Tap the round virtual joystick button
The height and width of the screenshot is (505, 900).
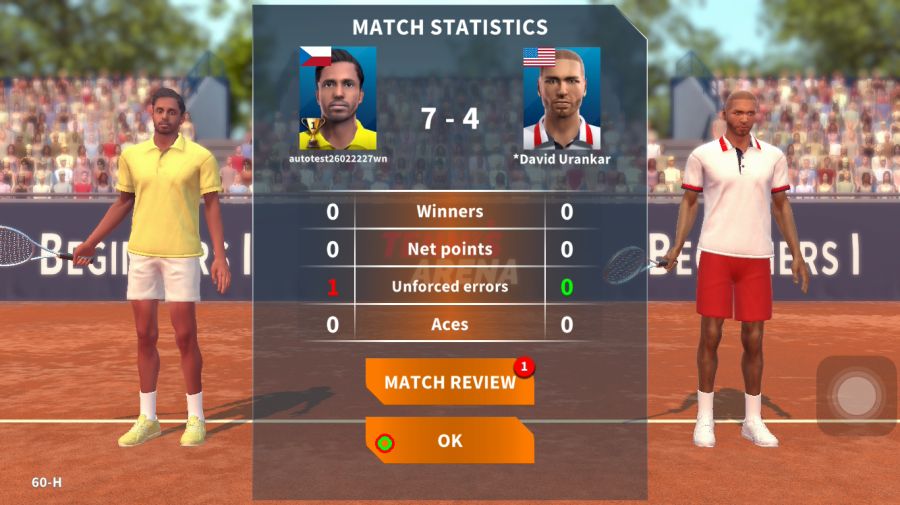pyautogui.click(x=856, y=396)
